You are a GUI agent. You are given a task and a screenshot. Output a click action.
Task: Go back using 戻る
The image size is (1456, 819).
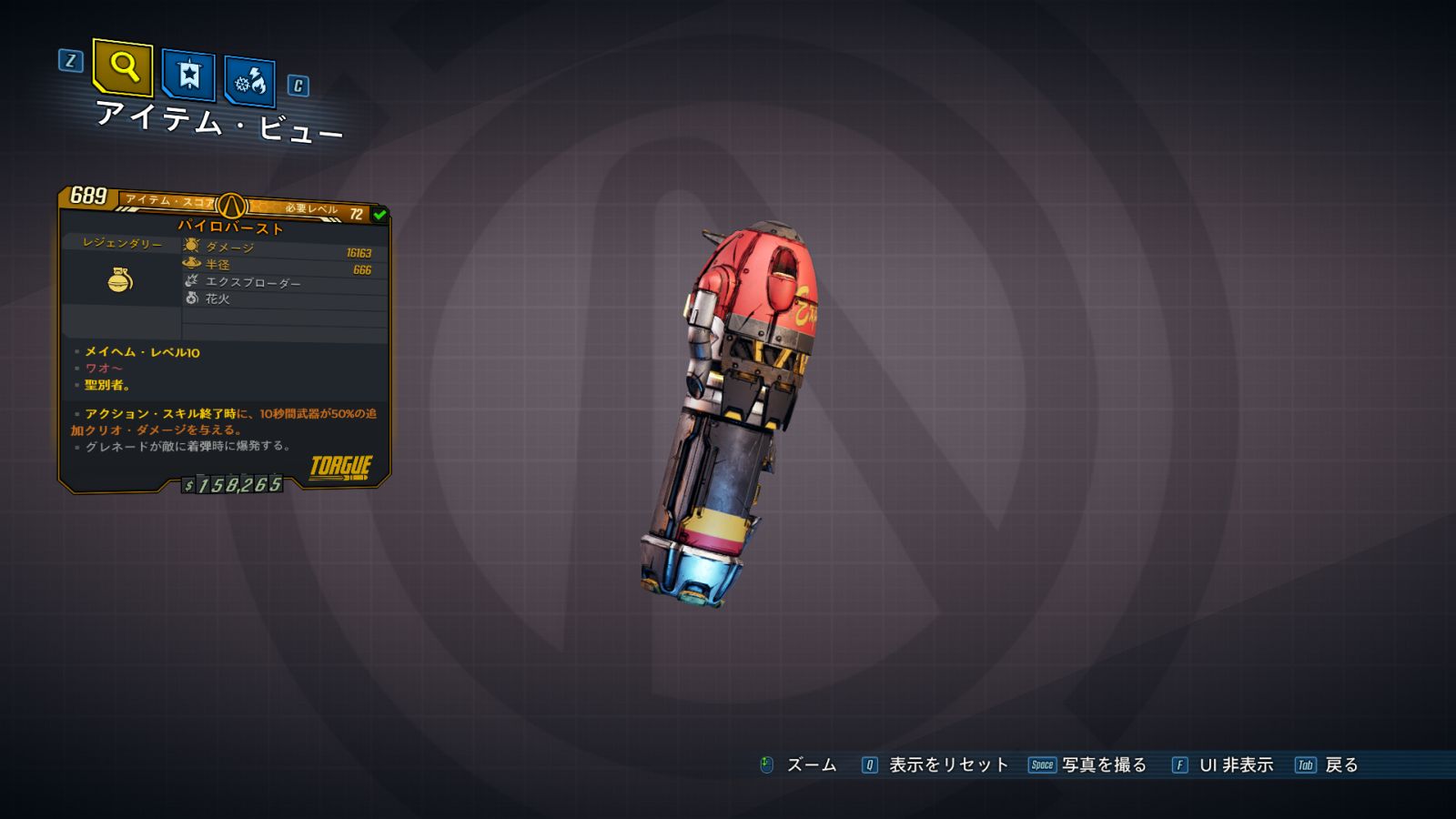(x=1340, y=765)
